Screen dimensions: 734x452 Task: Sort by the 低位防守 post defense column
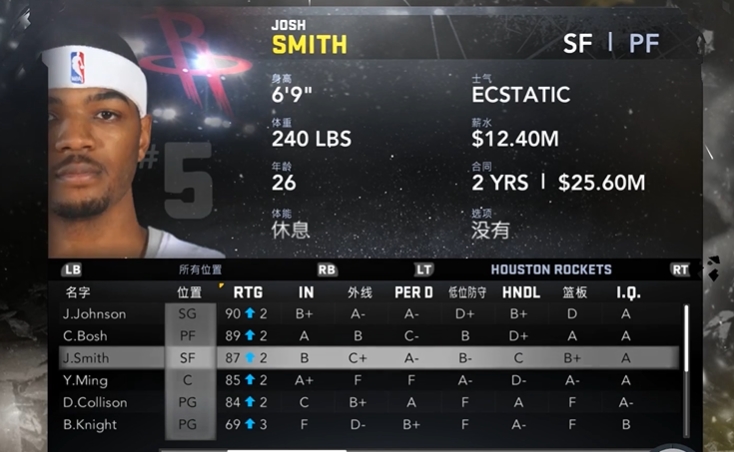click(x=465, y=293)
